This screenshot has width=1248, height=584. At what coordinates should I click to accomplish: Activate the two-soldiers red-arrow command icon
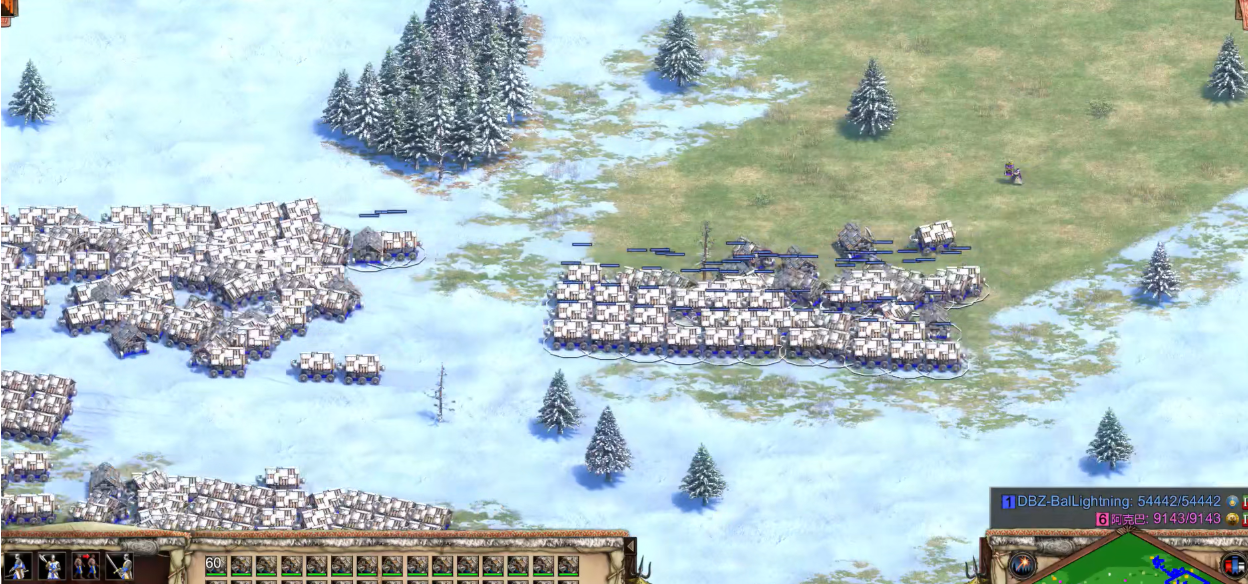click(x=85, y=567)
